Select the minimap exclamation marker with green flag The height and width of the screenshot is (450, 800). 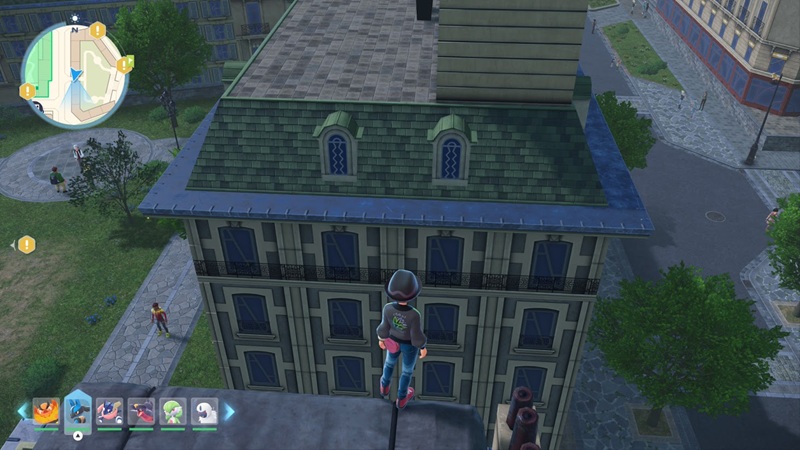(x=125, y=65)
